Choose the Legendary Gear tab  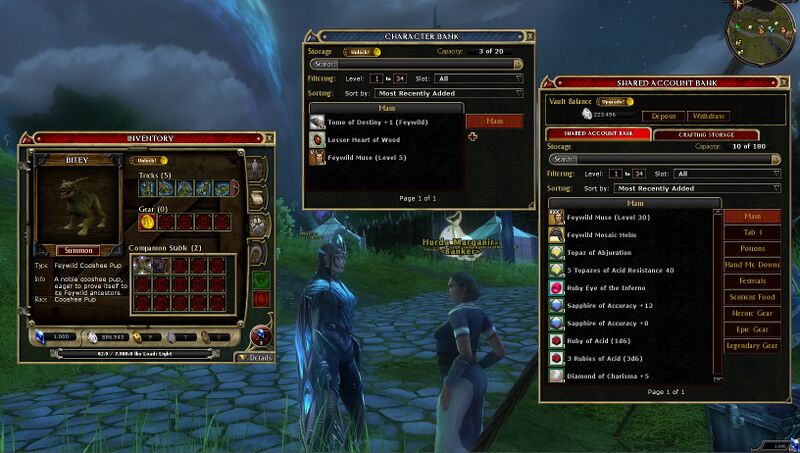click(752, 346)
